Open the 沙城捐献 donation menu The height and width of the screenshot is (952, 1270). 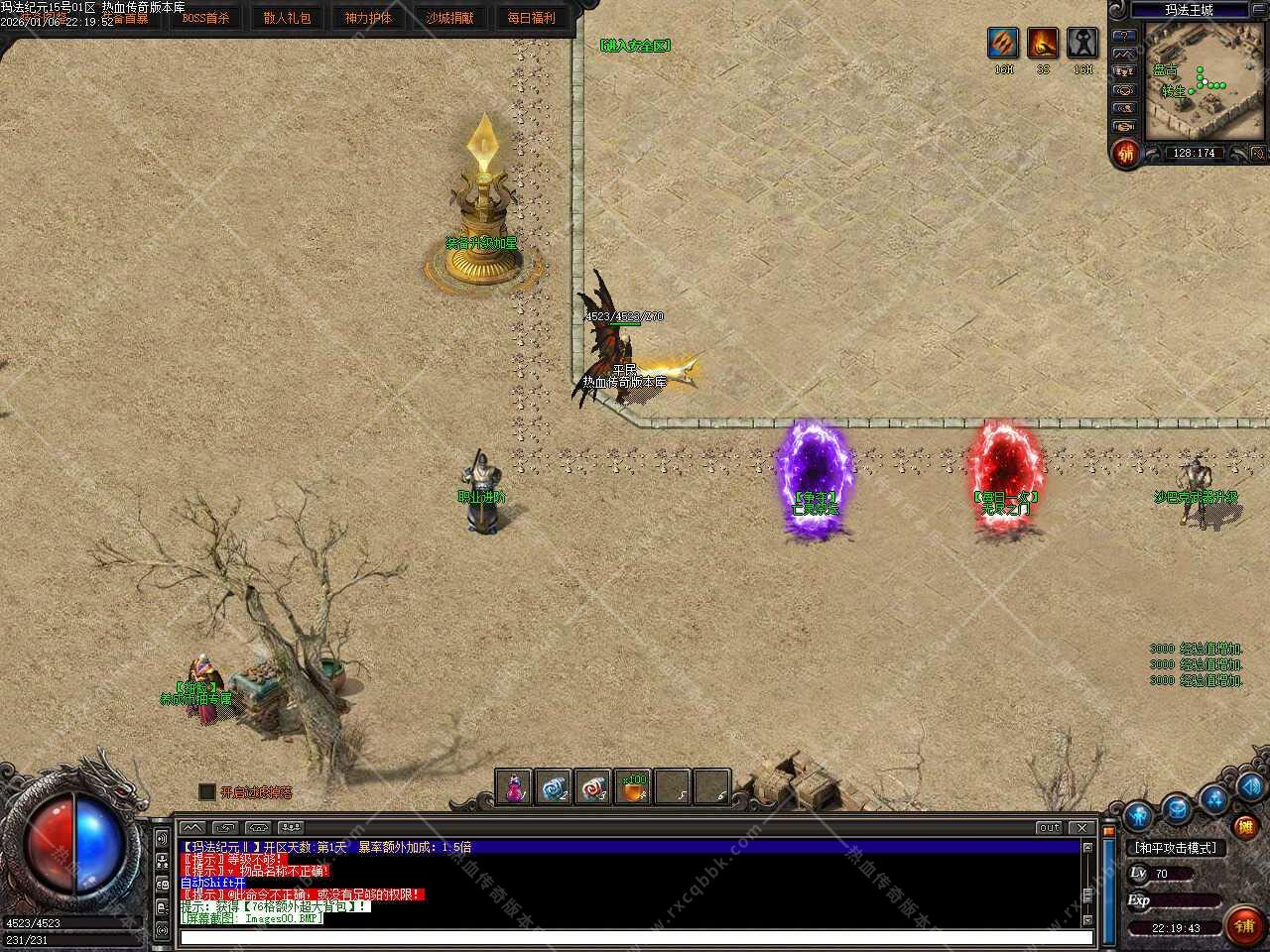pos(449,18)
